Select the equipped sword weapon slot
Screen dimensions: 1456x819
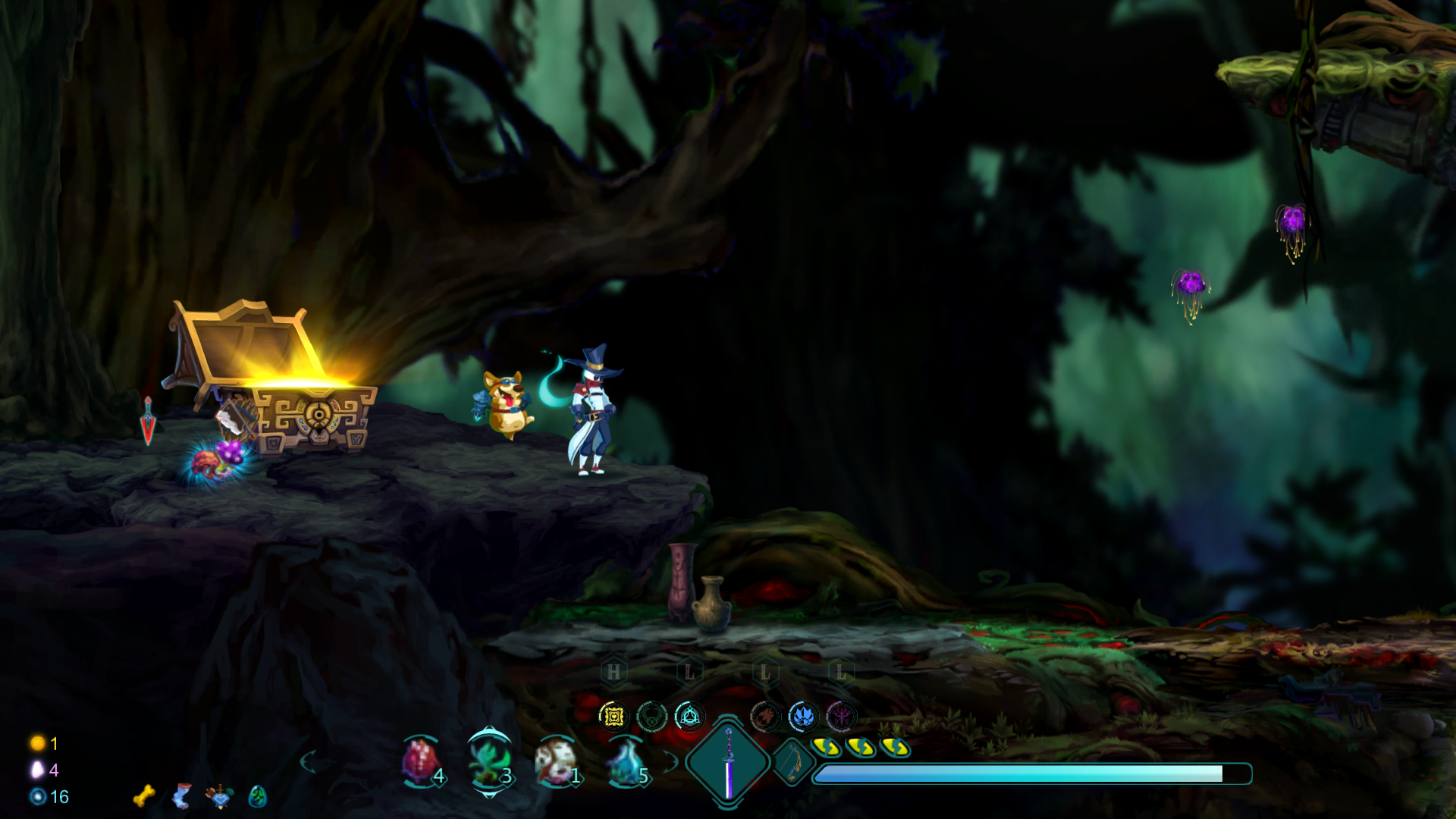(728, 762)
